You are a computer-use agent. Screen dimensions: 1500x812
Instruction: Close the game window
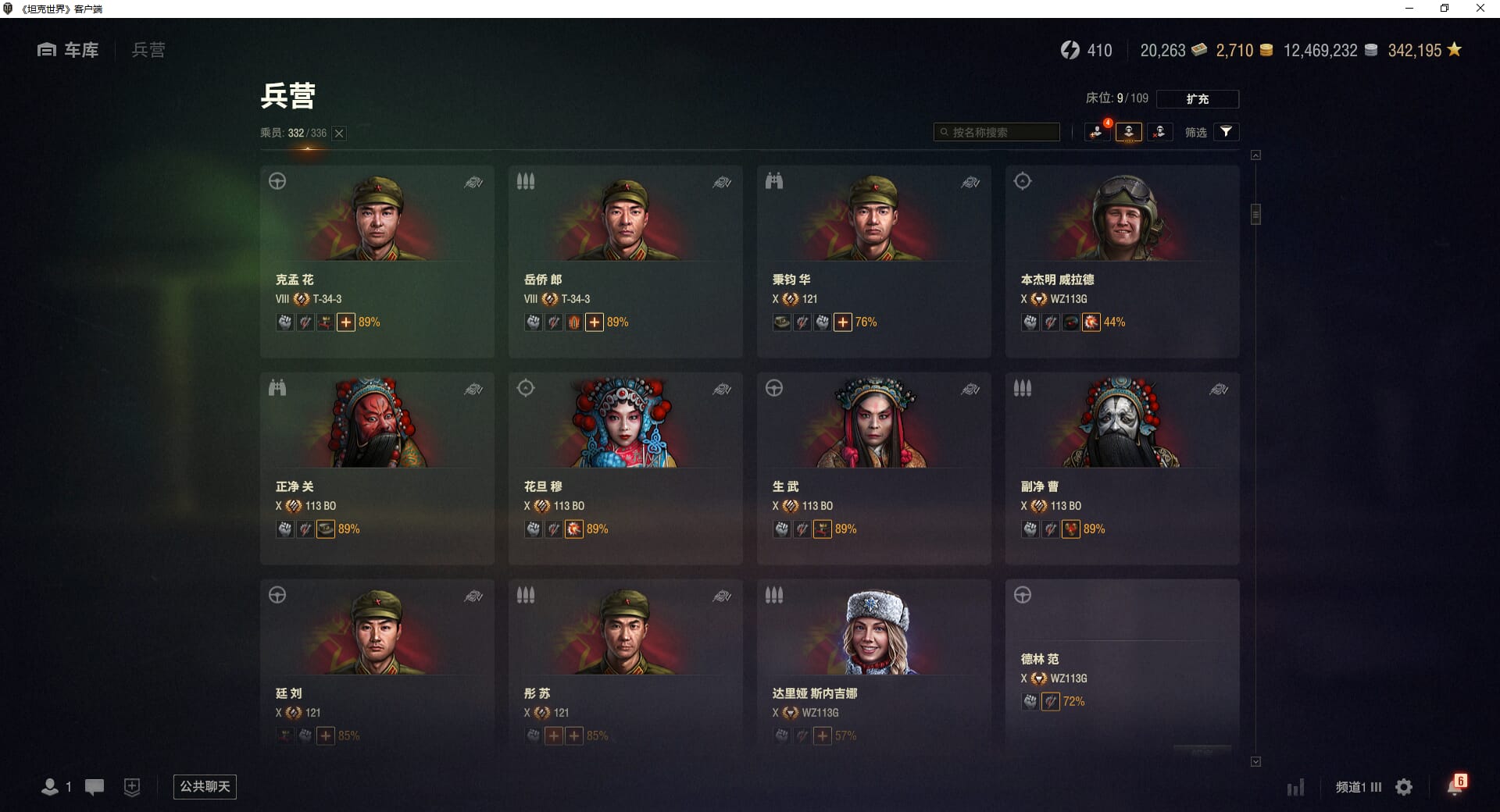pyautogui.click(x=1480, y=9)
